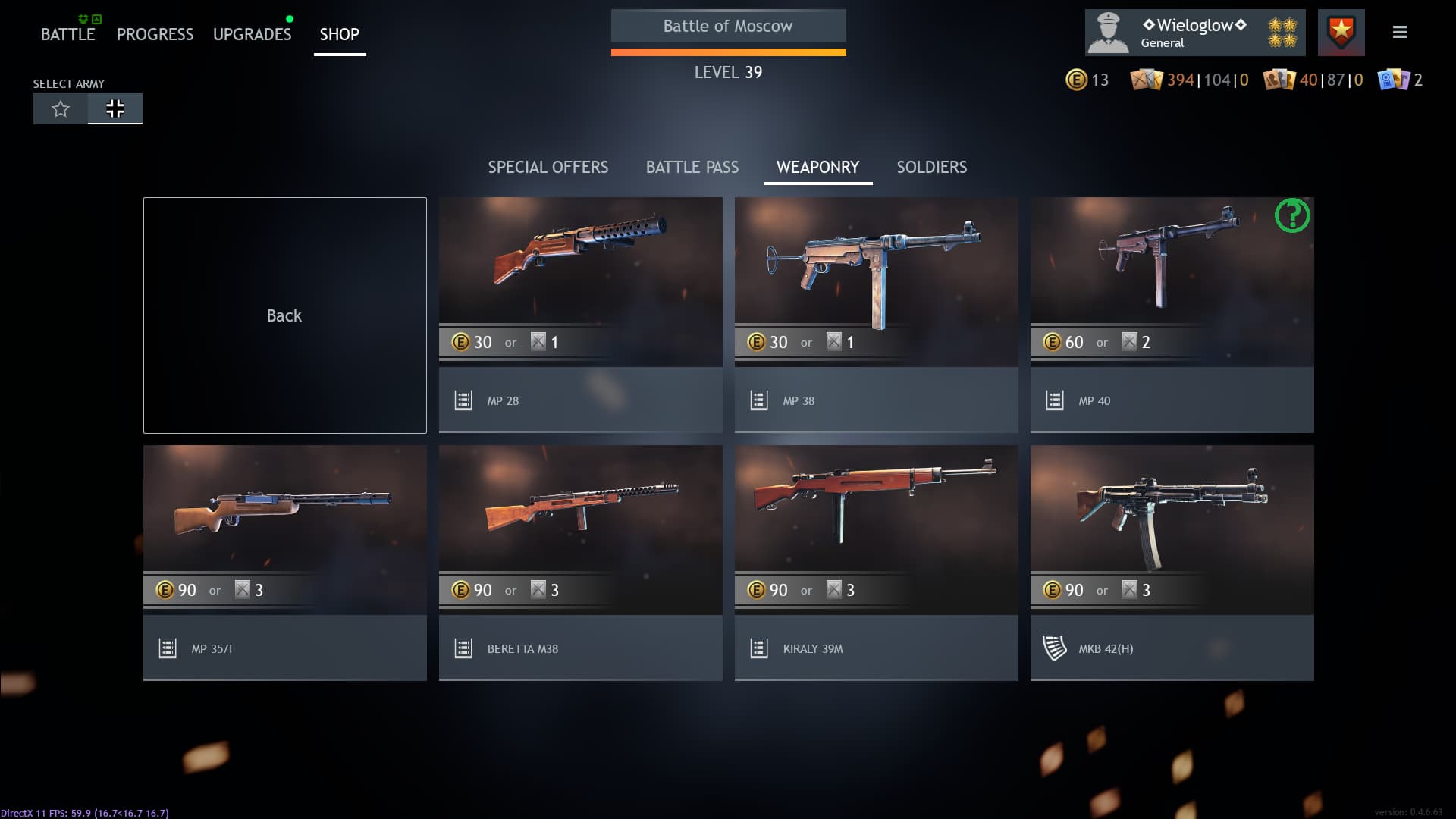Select the MKB 42(H) rifle card
This screenshot has height=819, width=1456.
click(x=1172, y=563)
